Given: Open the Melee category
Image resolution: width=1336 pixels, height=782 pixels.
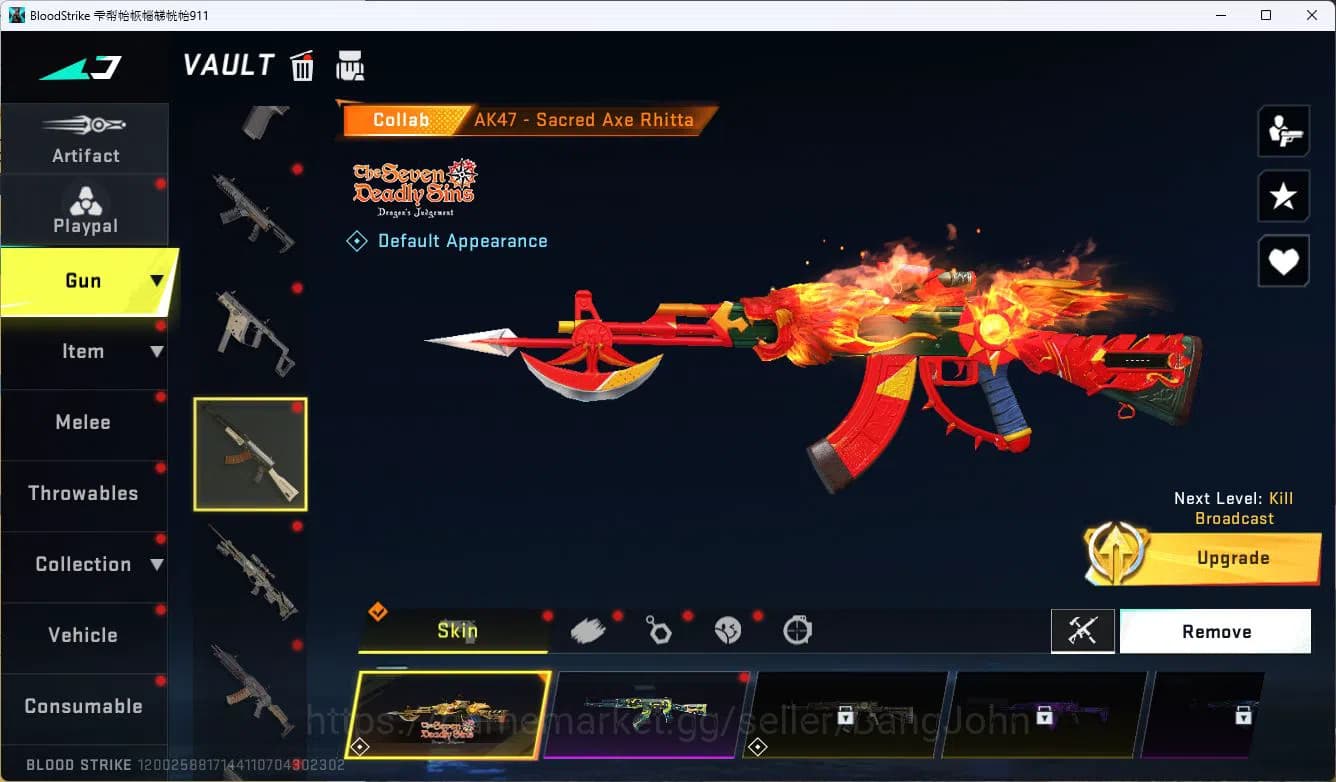Looking at the screenshot, I should [x=83, y=422].
